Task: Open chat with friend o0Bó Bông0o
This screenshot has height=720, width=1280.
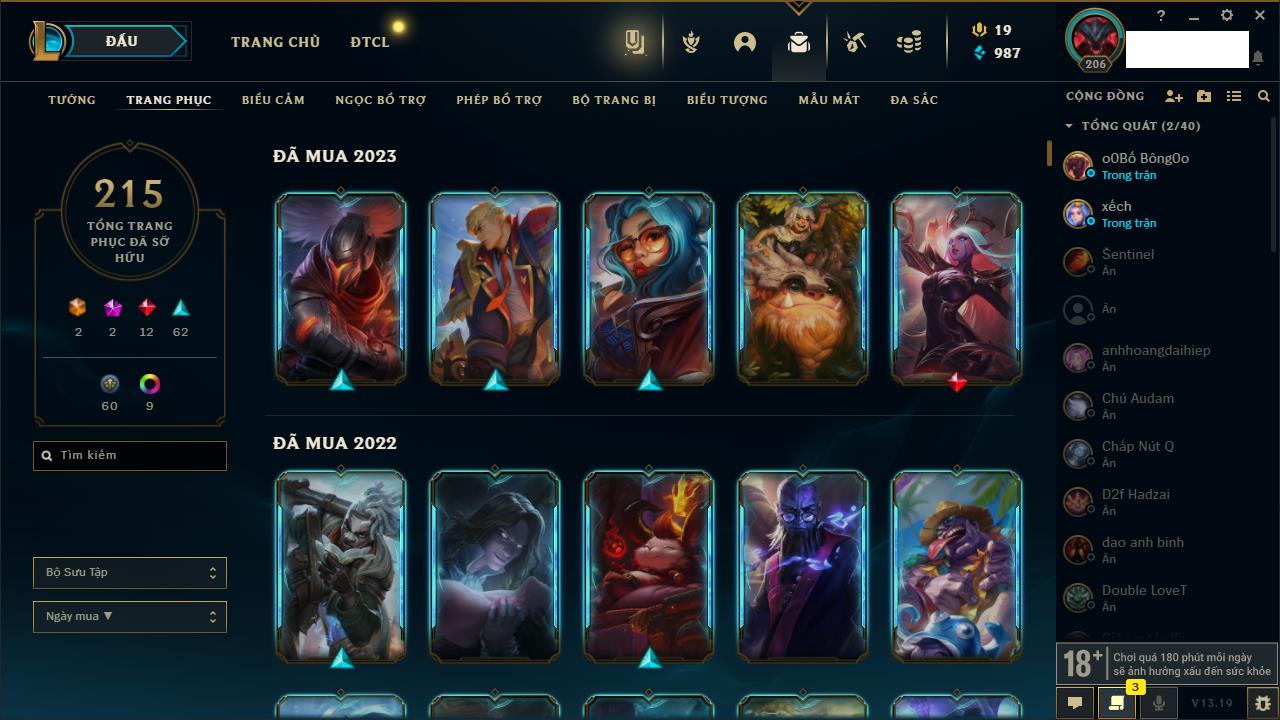Action: [1145, 165]
